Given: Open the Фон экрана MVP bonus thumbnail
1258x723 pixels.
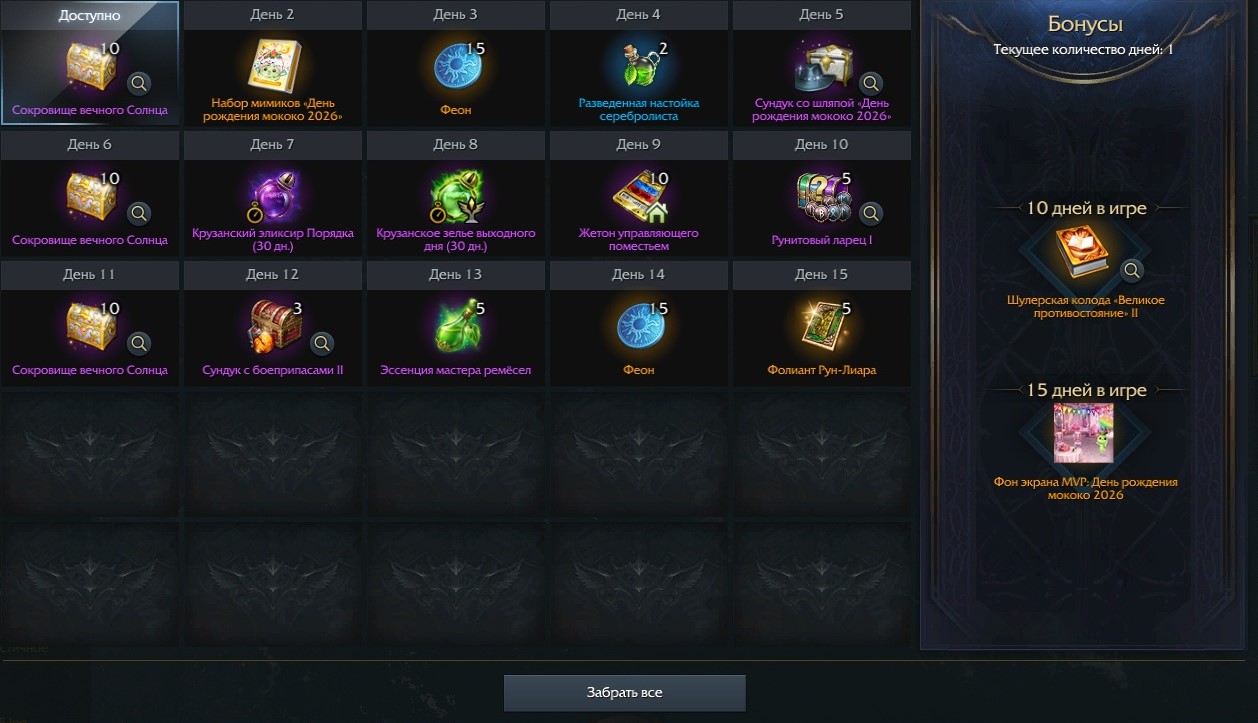Looking at the screenshot, I should pos(1084,434).
